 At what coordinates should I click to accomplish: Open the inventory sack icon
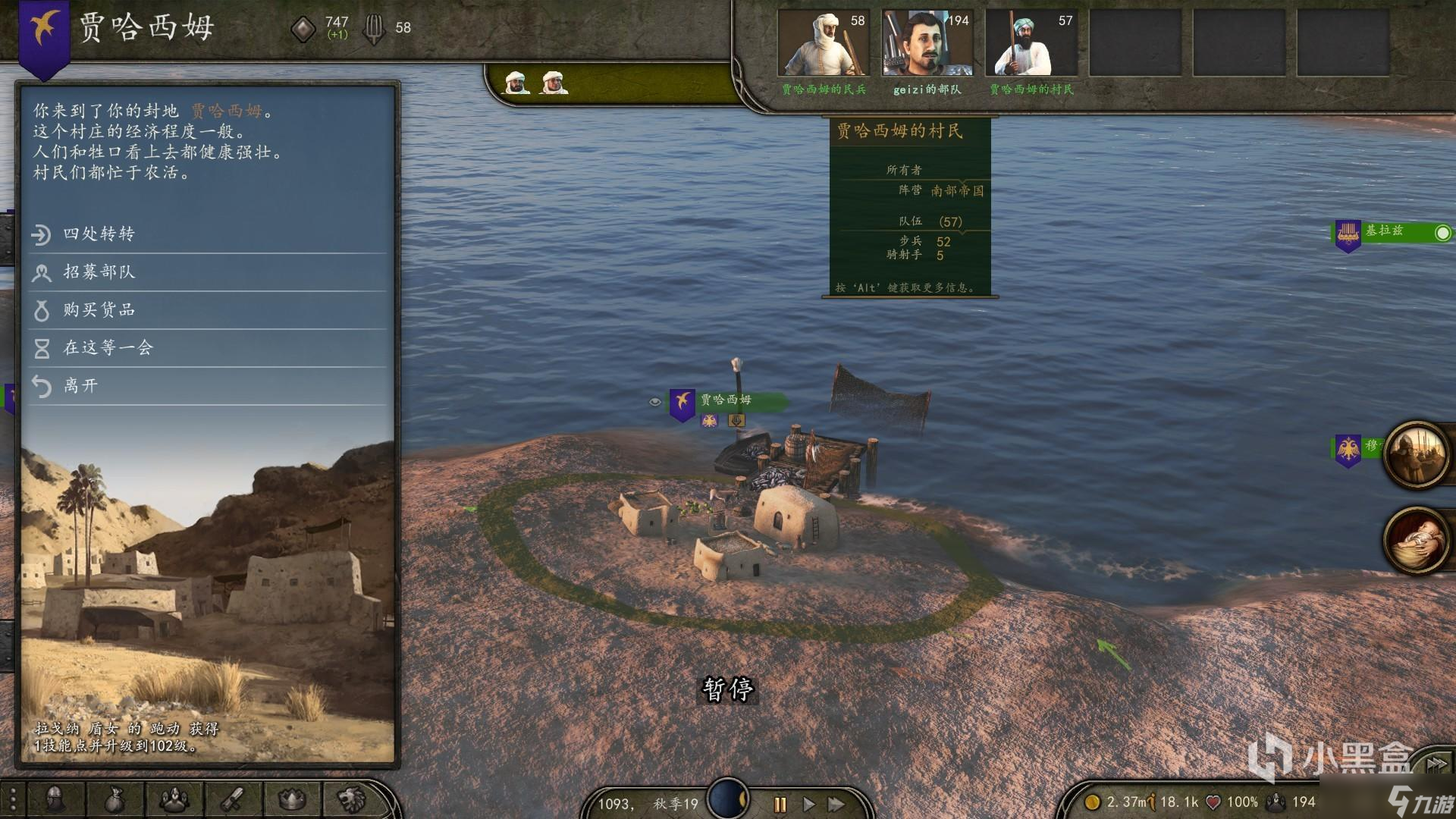click(x=114, y=799)
